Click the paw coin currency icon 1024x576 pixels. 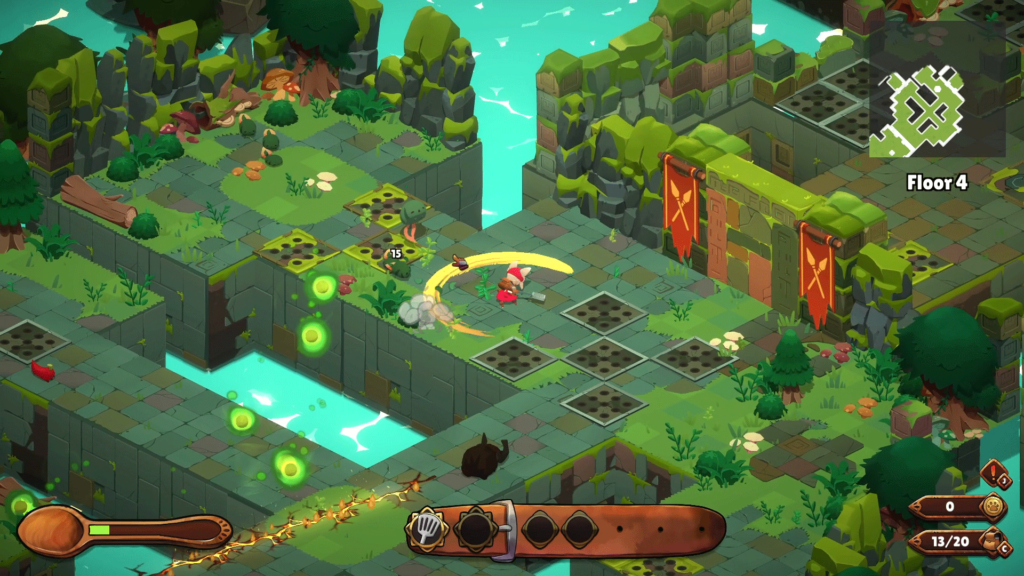pos(992,506)
